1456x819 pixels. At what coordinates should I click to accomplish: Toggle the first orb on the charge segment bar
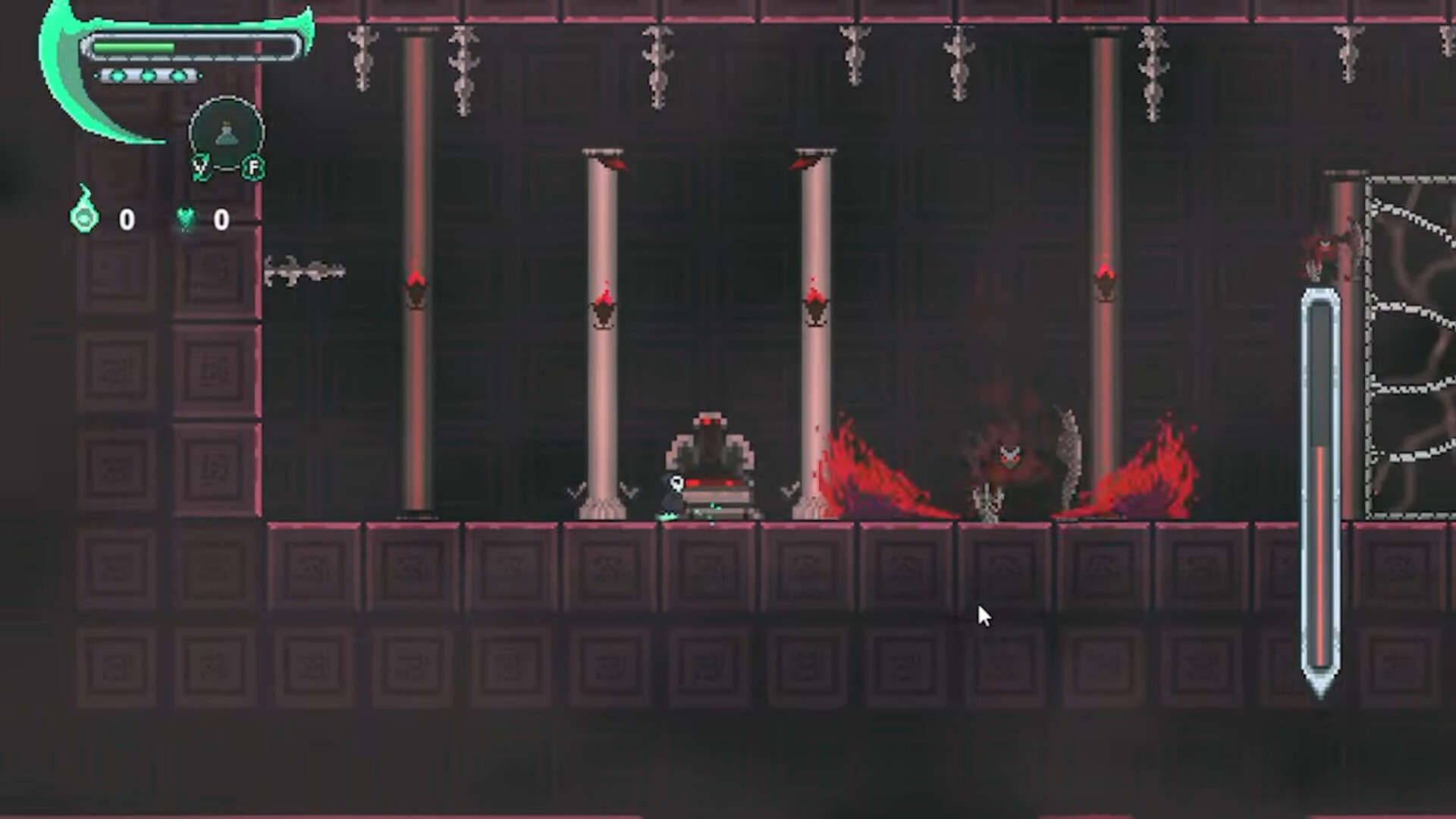[x=116, y=76]
